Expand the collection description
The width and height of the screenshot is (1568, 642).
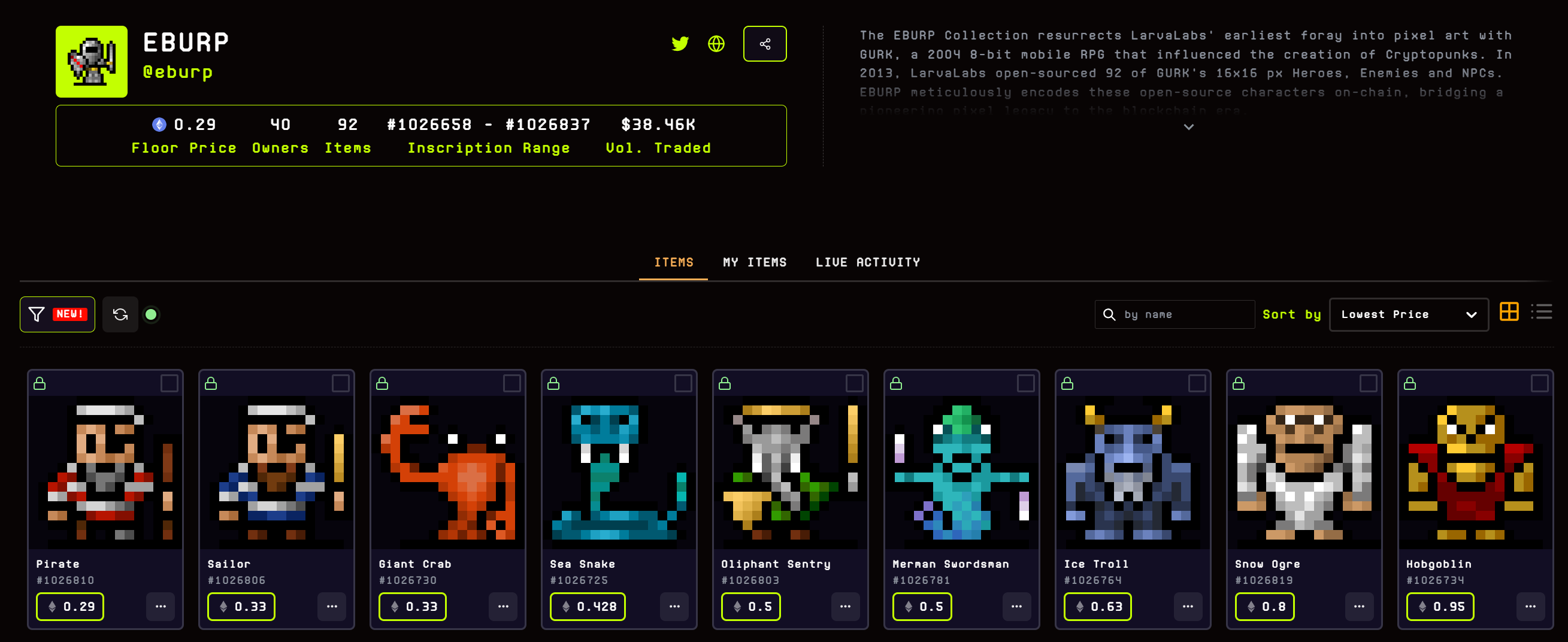tap(1188, 126)
